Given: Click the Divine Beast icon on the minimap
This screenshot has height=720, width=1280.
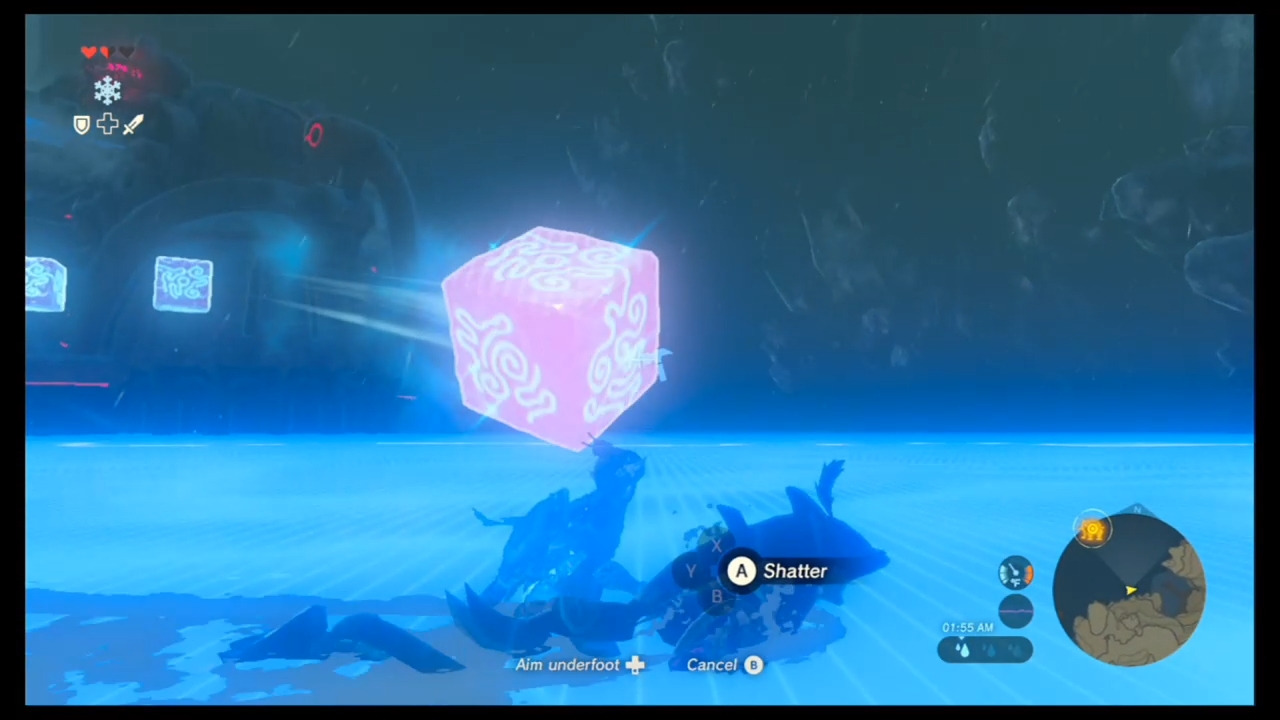Looking at the screenshot, I should [1093, 528].
